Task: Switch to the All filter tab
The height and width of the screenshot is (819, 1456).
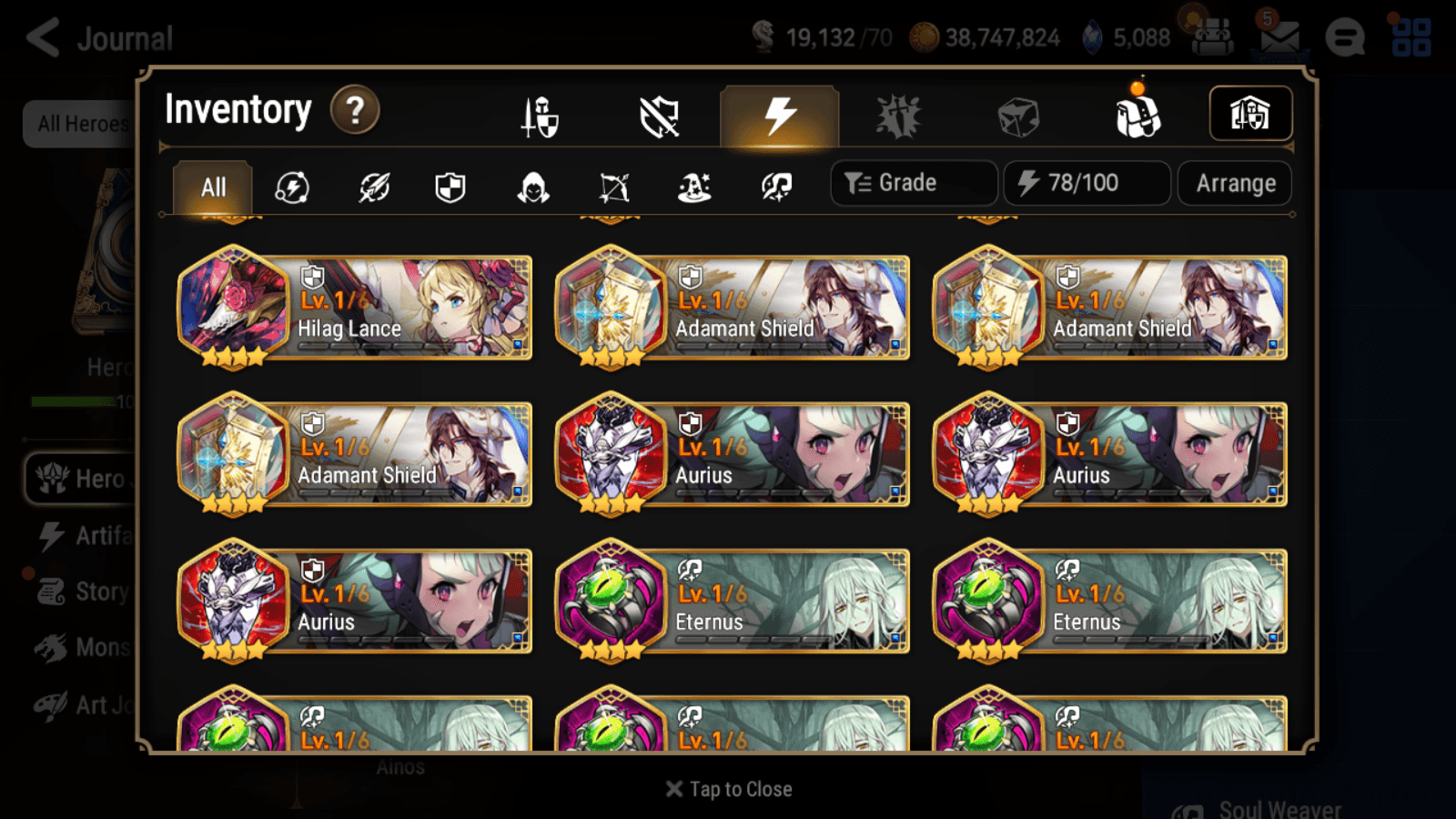Action: coord(212,187)
